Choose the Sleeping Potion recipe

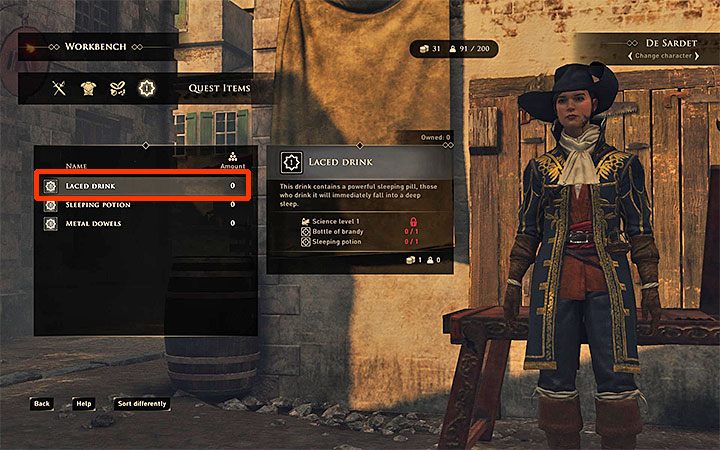click(x=140, y=205)
